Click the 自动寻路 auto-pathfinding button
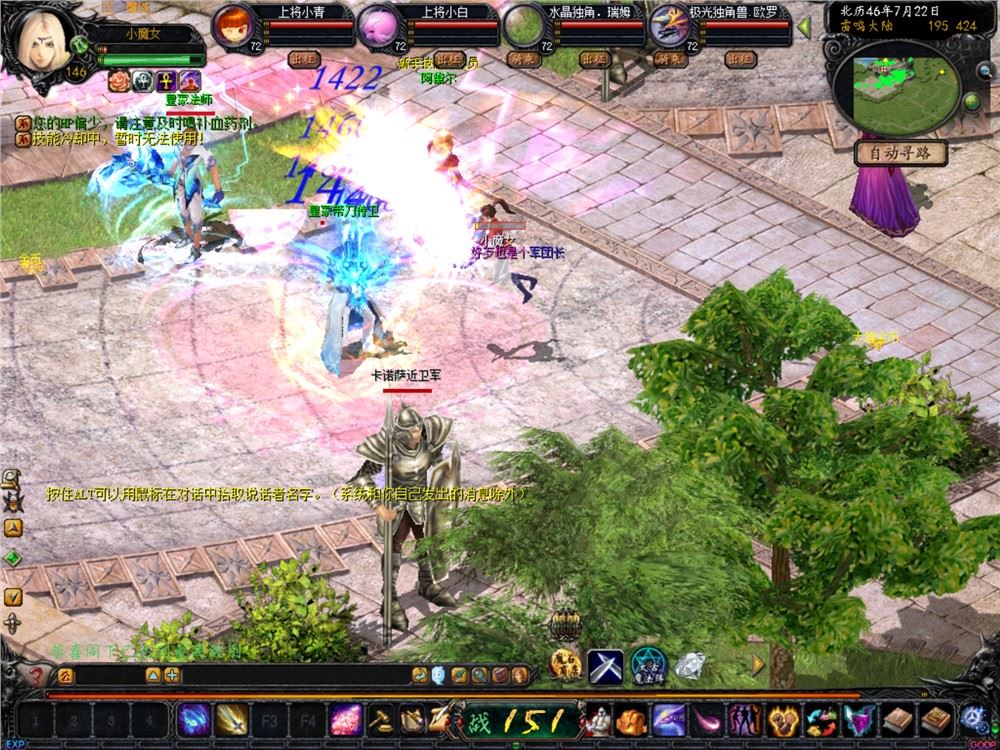The width and height of the screenshot is (1000, 750). point(901,154)
